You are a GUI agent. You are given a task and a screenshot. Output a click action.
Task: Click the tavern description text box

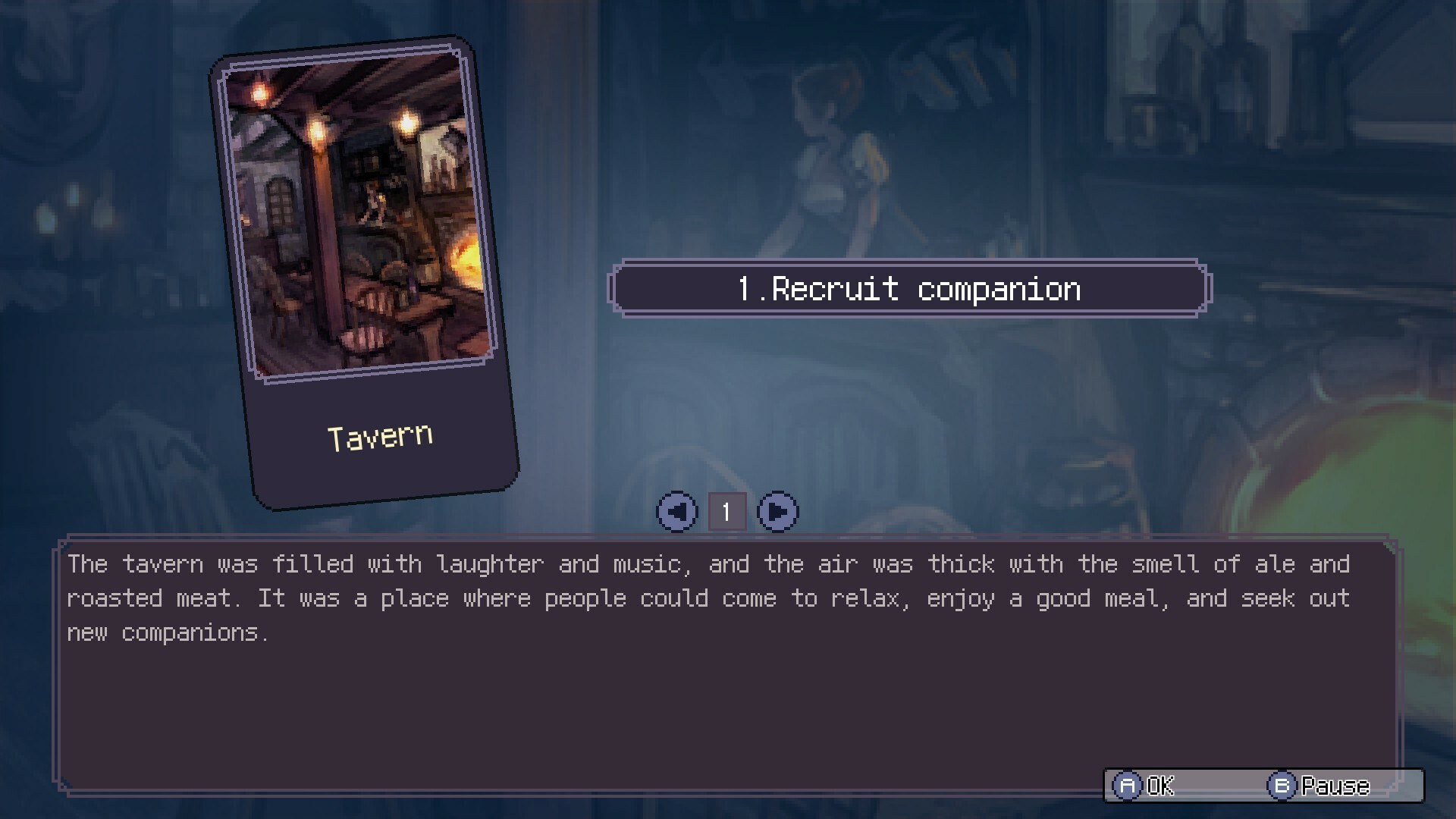tap(726, 667)
